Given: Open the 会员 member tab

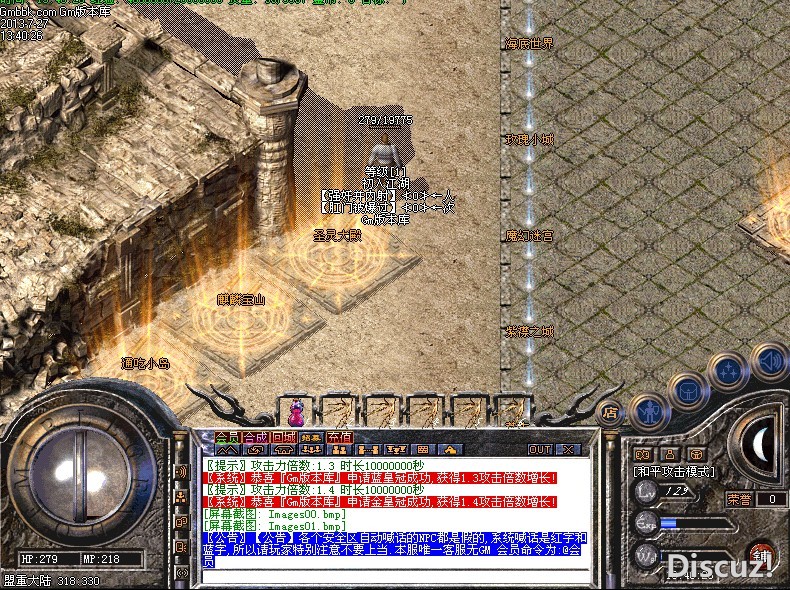Looking at the screenshot, I should [x=227, y=437].
